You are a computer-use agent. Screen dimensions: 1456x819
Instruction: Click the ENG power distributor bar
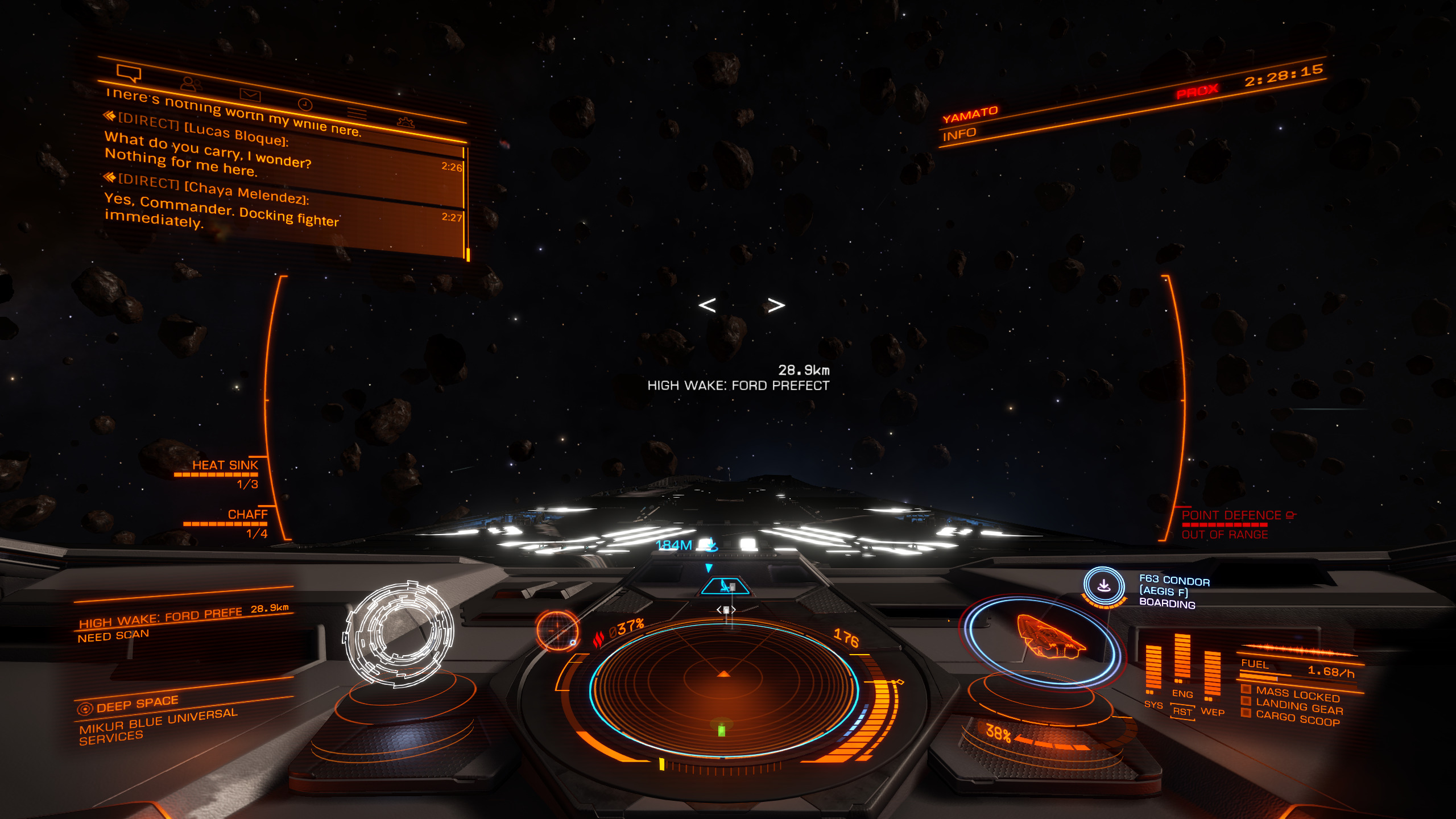tap(1182, 660)
